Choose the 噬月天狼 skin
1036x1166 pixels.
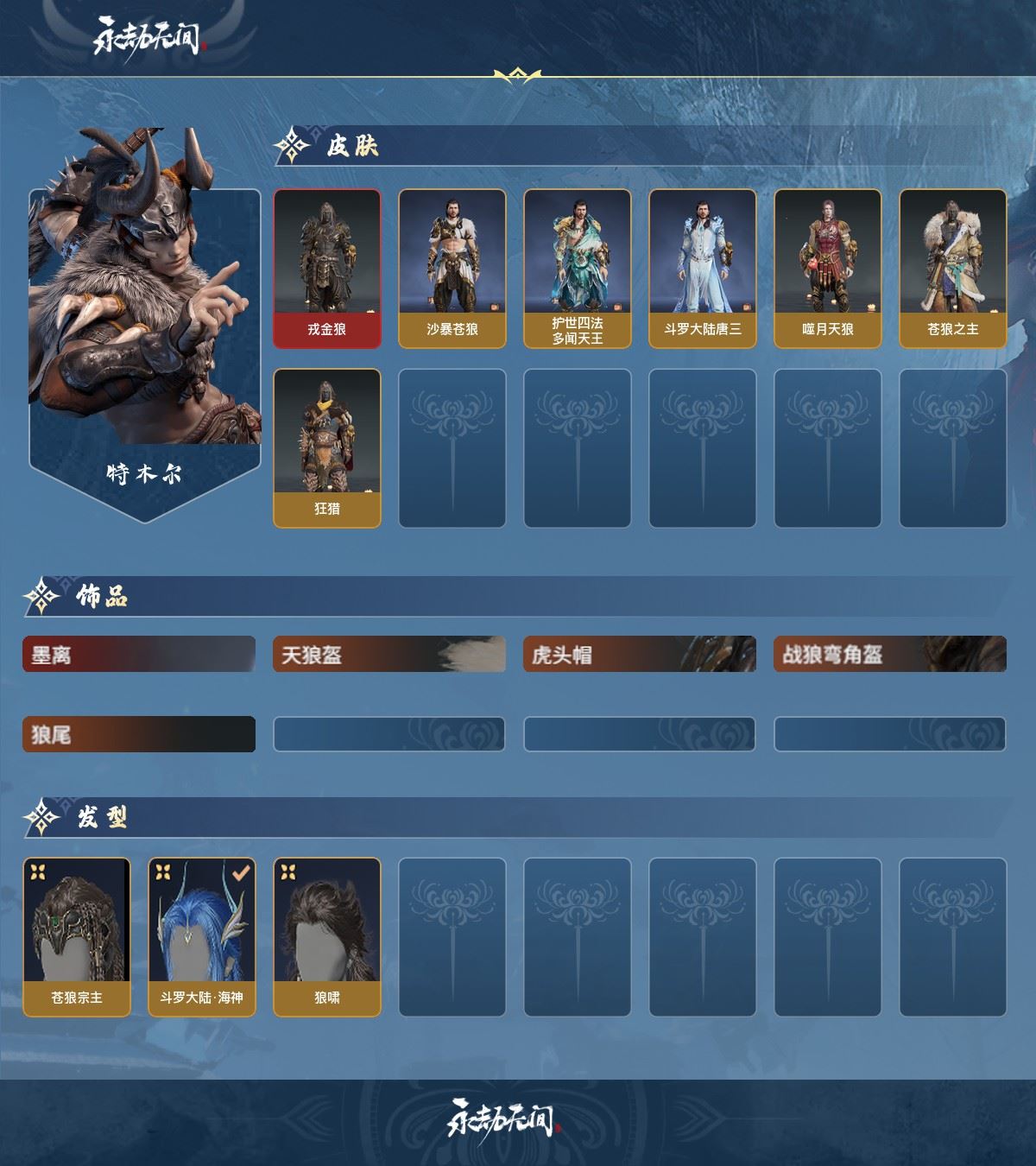point(827,268)
